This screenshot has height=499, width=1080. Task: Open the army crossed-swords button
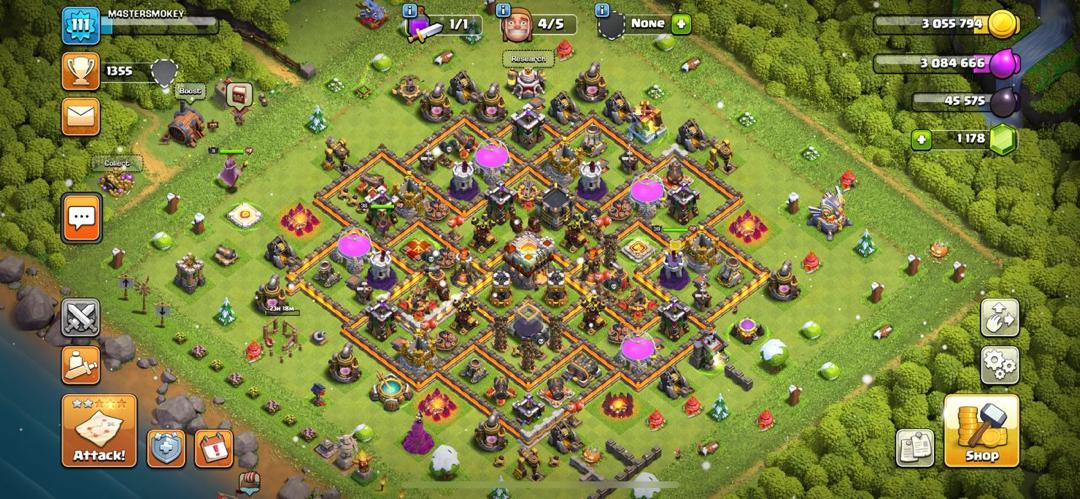[81, 318]
